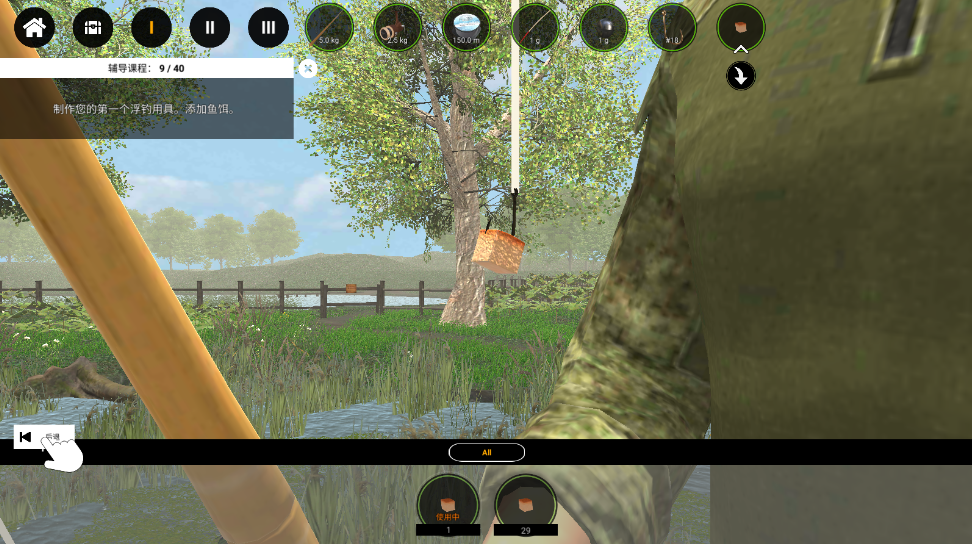The image size is (972, 544).
Task: Open the 1 g sinker slot
Action: click(x=603, y=27)
